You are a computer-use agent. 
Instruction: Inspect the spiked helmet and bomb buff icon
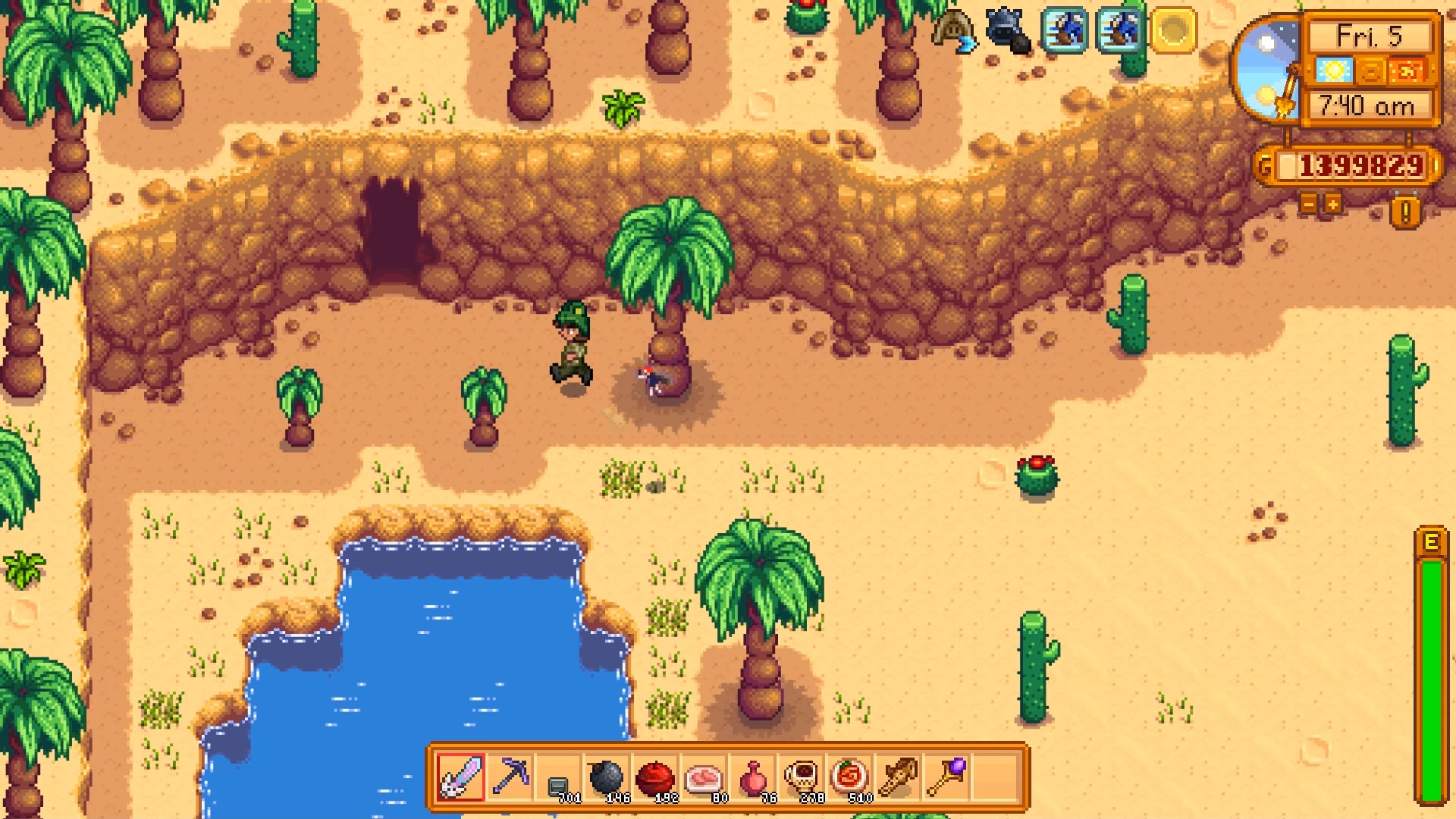point(1008,31)
